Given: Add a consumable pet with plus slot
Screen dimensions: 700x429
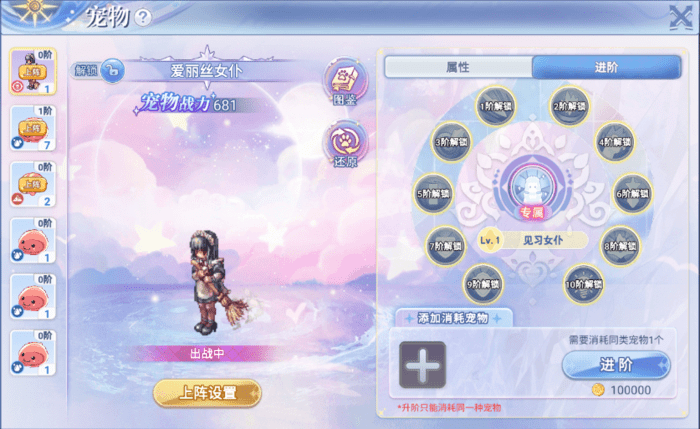Looking at the screenshot, I should [422, 364].
